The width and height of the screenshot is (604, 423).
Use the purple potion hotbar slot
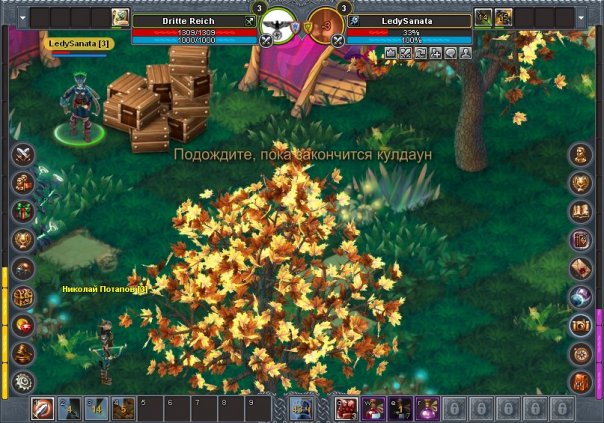coord(427,408)
